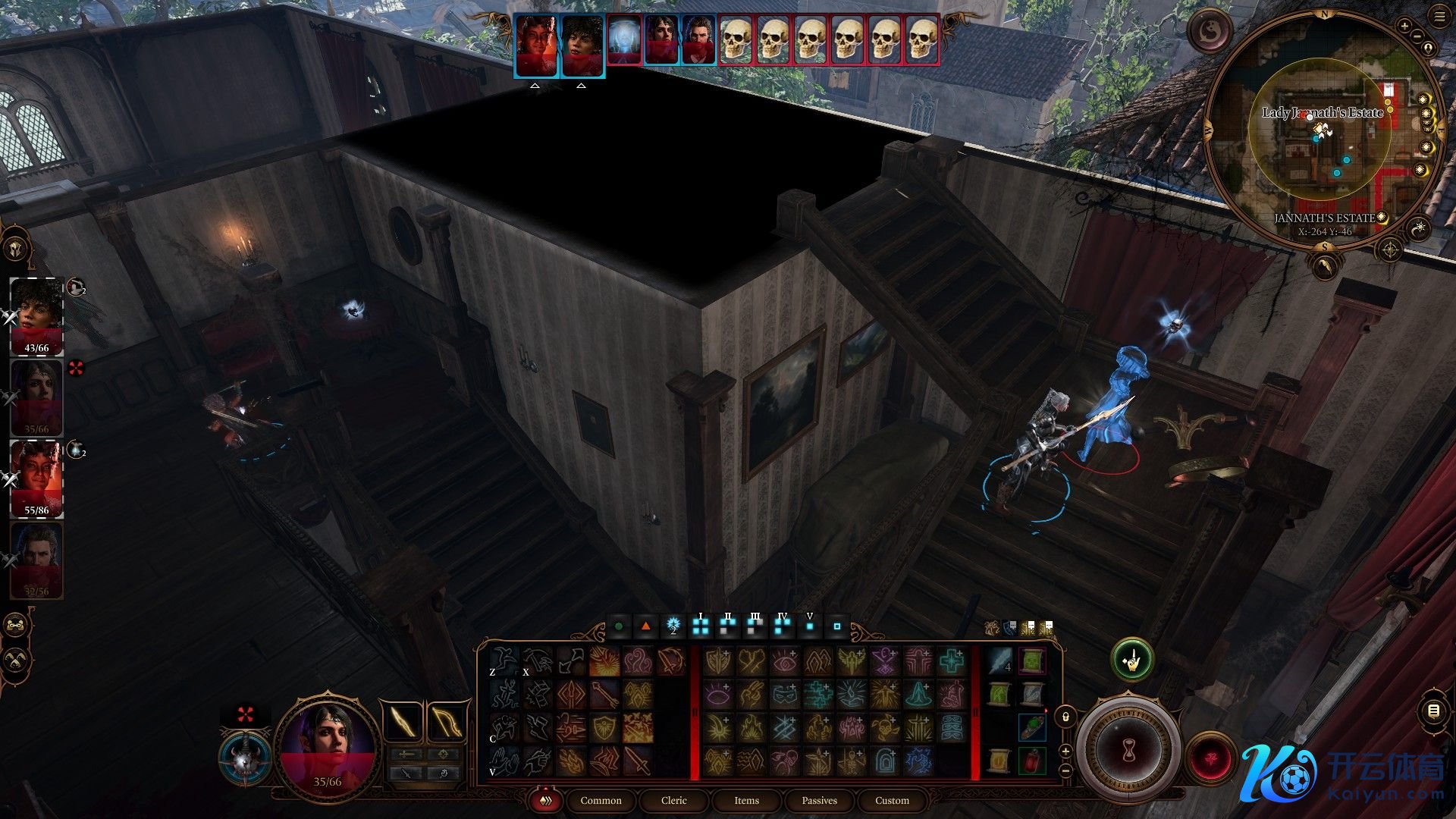Open the main menu hamburger button
The image size is (1456, 819).
tap(1439, 16)
